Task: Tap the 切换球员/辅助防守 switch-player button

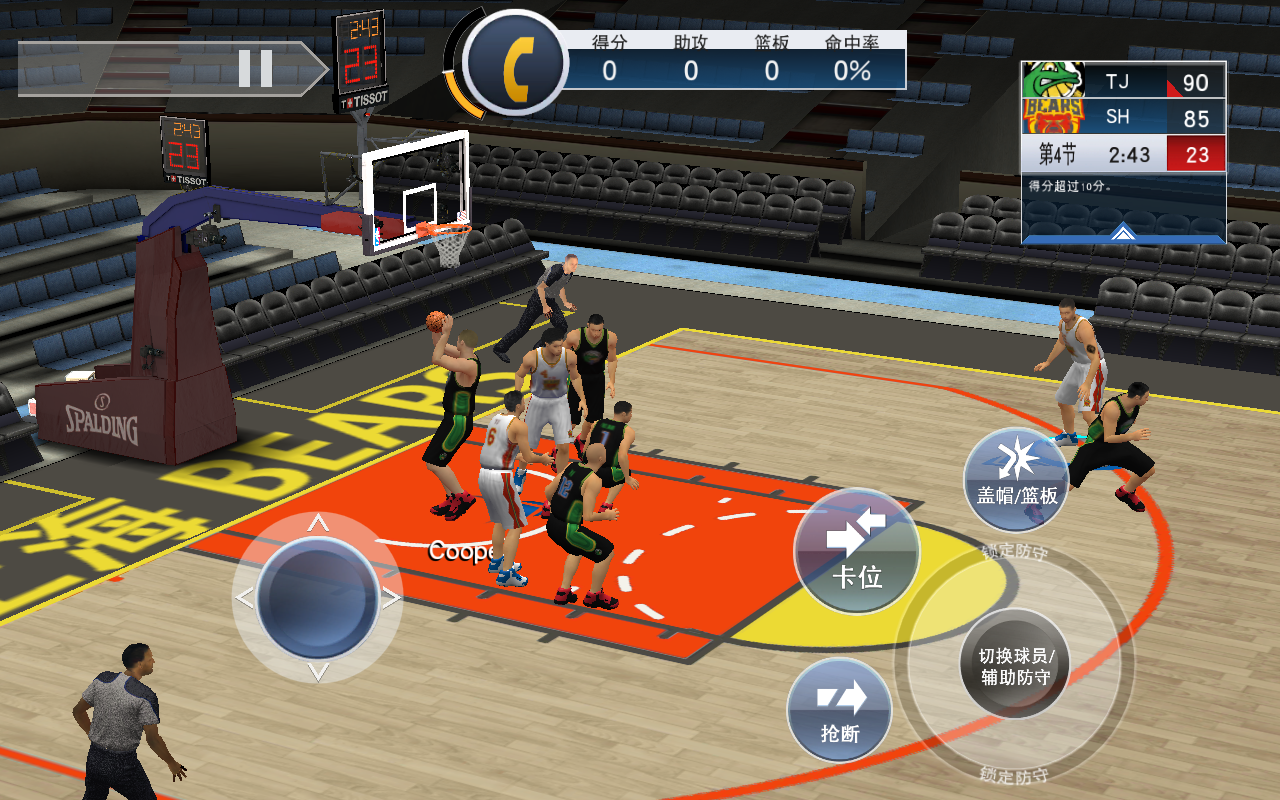Action: (1016, 664)
